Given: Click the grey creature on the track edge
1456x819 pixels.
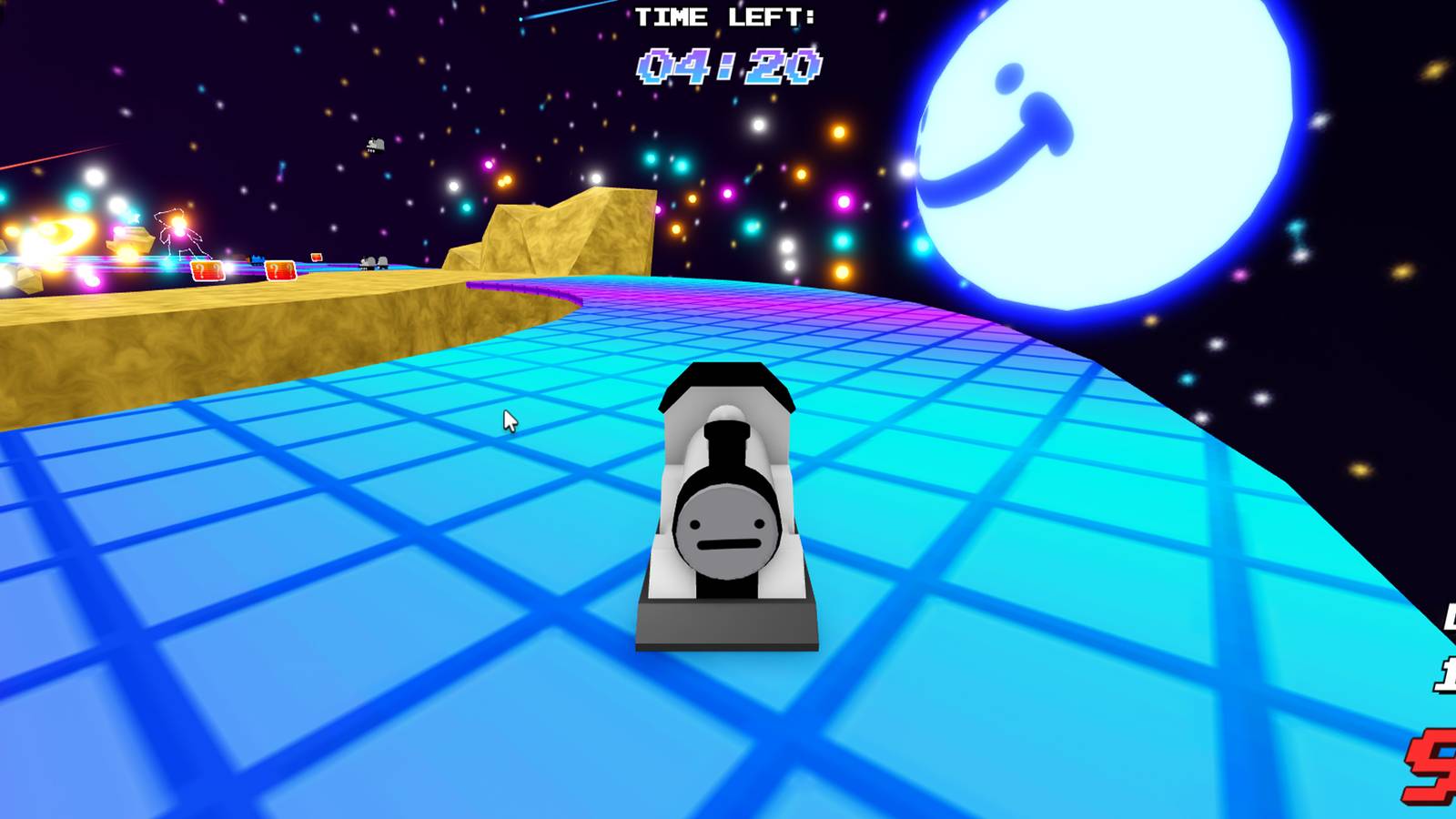Looking at the screenshot, I should [x=376, y=264].
